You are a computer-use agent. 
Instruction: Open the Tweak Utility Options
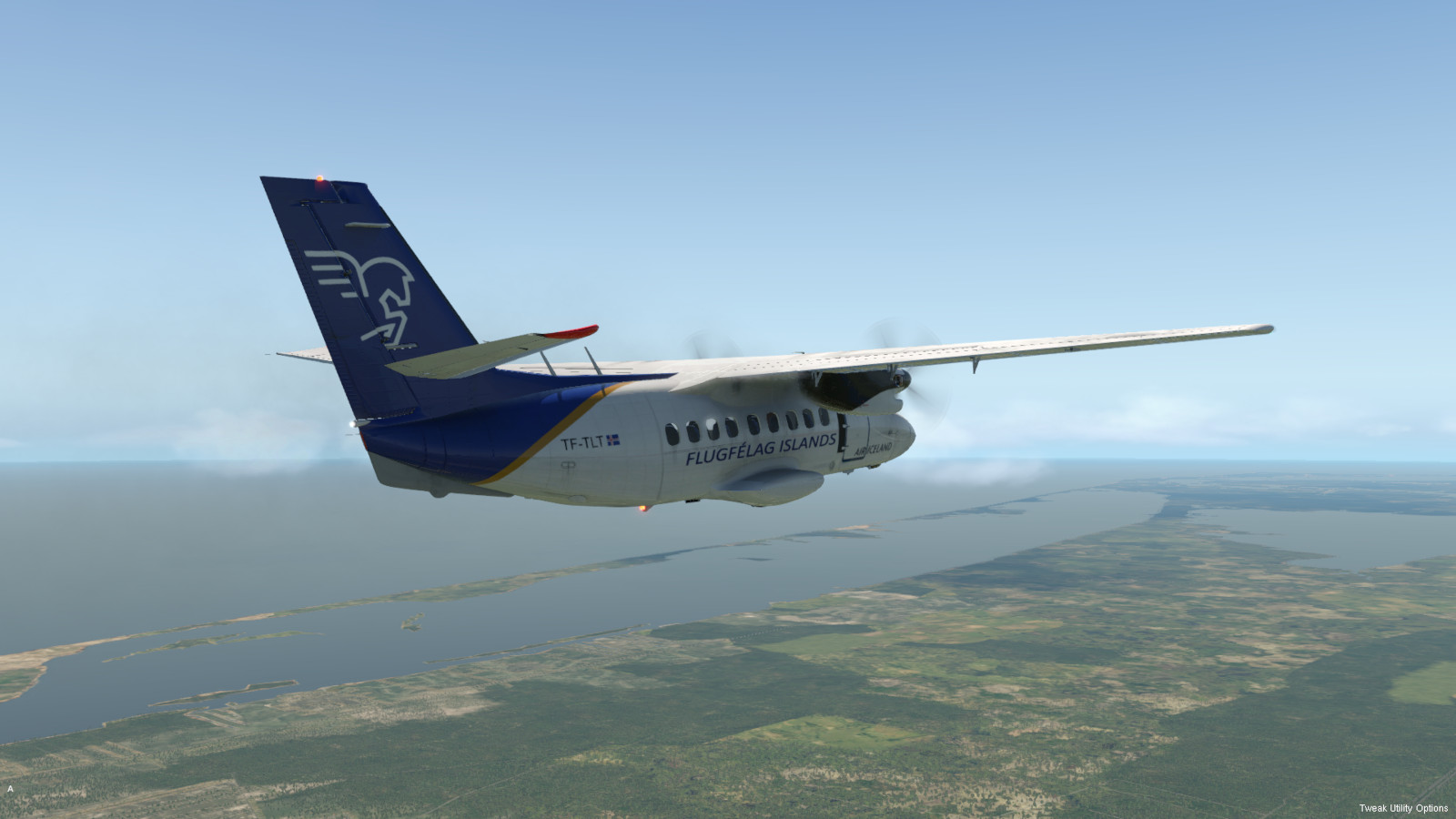(x=1403, y=808)
